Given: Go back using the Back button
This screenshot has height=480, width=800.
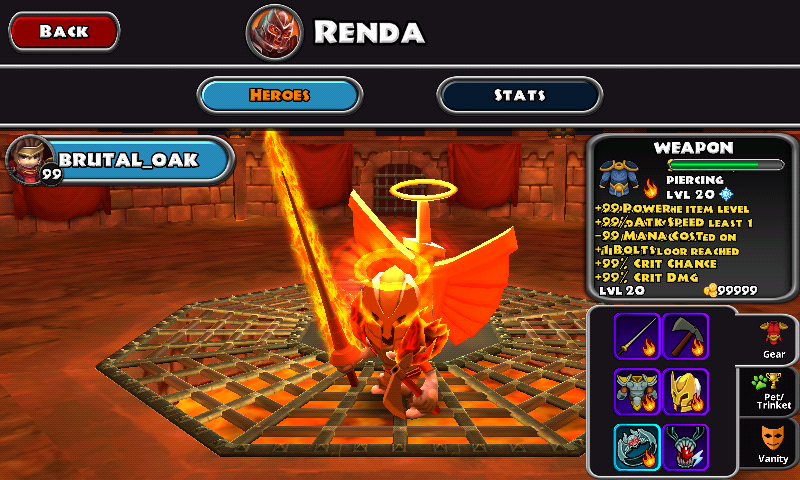Looking at the screenshot, I should coord(64,31).
